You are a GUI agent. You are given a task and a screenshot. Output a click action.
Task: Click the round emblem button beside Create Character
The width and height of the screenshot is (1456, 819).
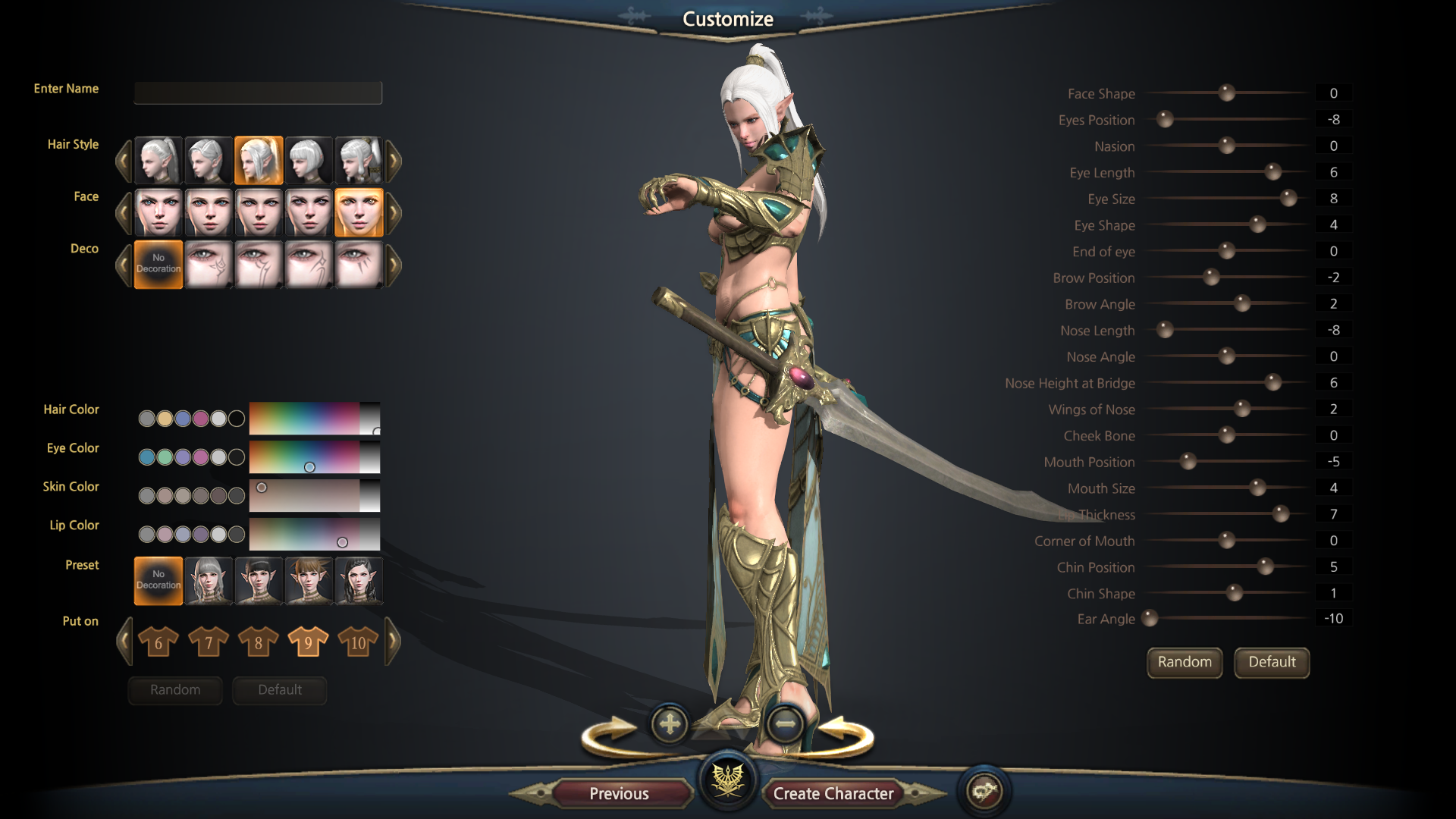[x=984, y=792]
